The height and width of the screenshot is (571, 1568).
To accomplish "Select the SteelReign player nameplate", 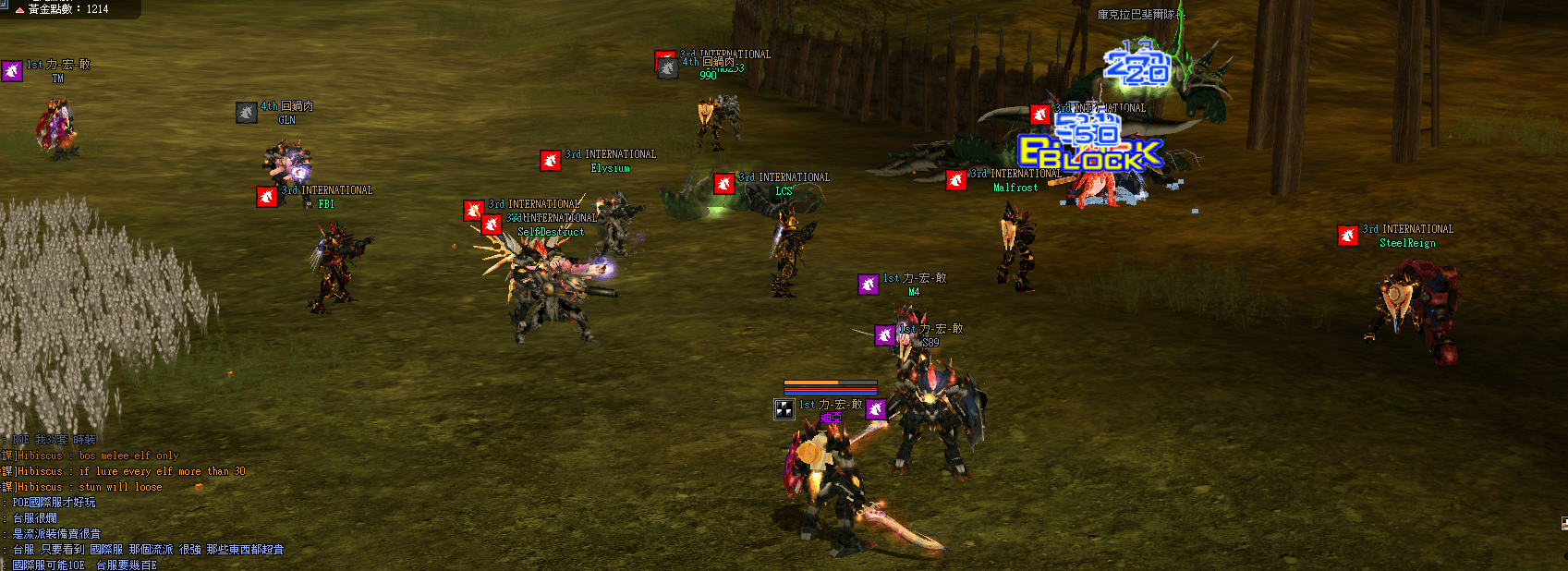I will coord(1406,243).
